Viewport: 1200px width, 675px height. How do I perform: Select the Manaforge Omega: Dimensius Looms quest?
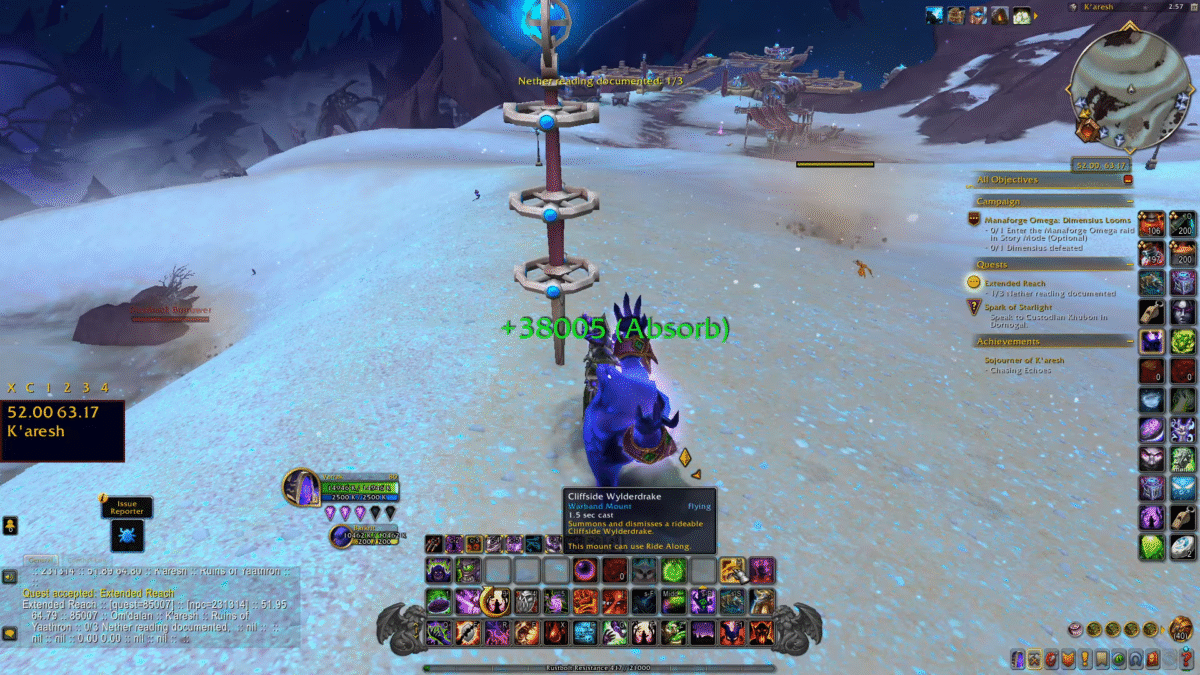coord(1057,220)
